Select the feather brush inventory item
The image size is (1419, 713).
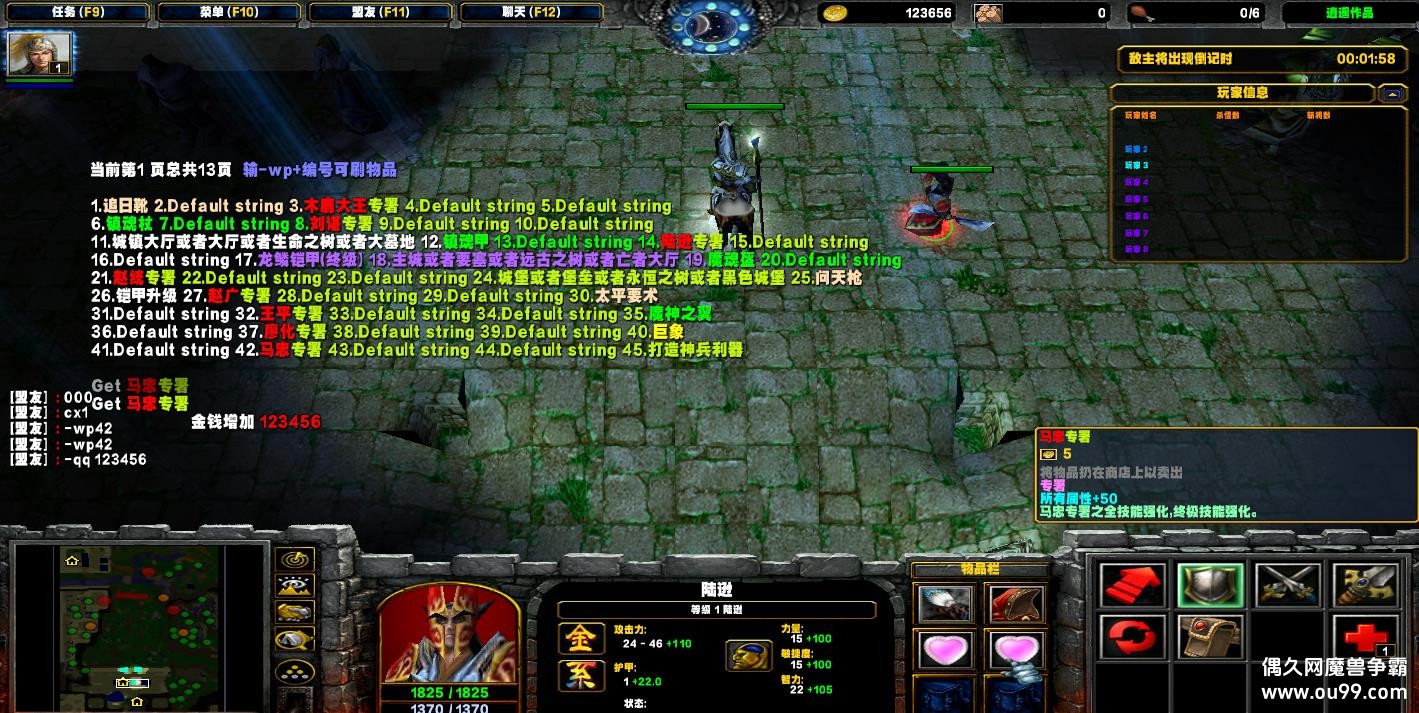click(x=945, y=603)
